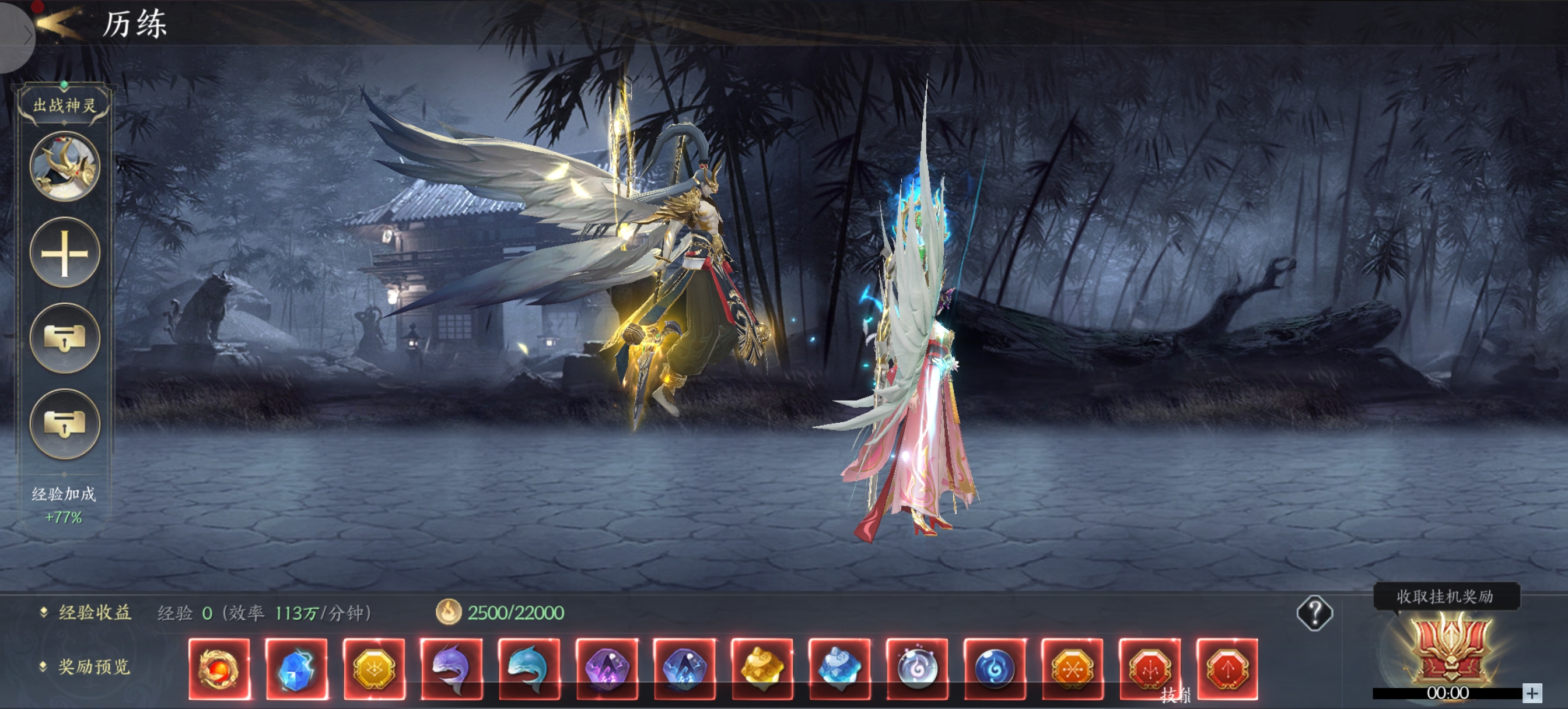The height and width of the screenshot is (709, 1568).
Task: View the red upward arrow token
Action: 1227,669
